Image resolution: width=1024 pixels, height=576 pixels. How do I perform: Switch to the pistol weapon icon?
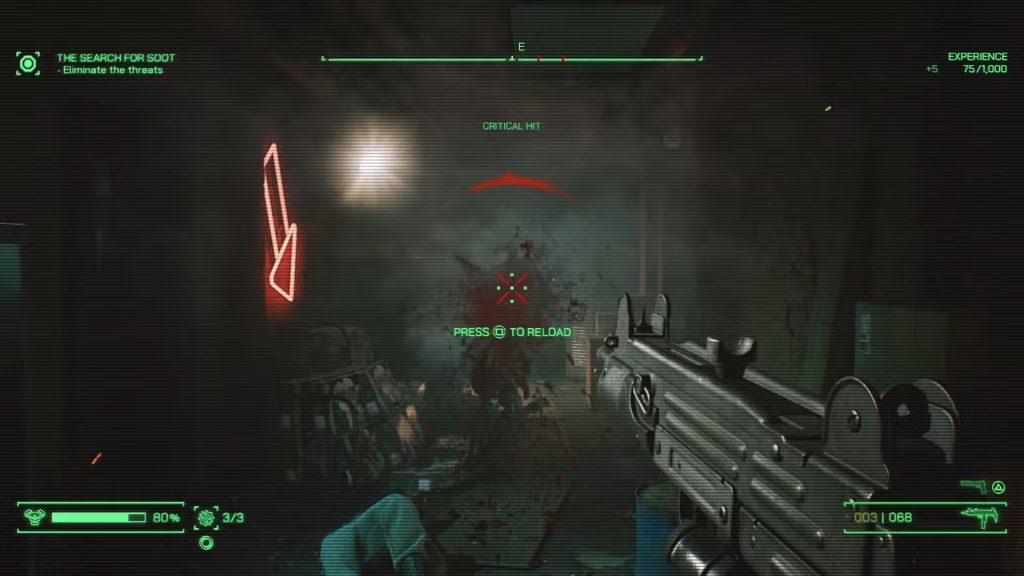972,486
